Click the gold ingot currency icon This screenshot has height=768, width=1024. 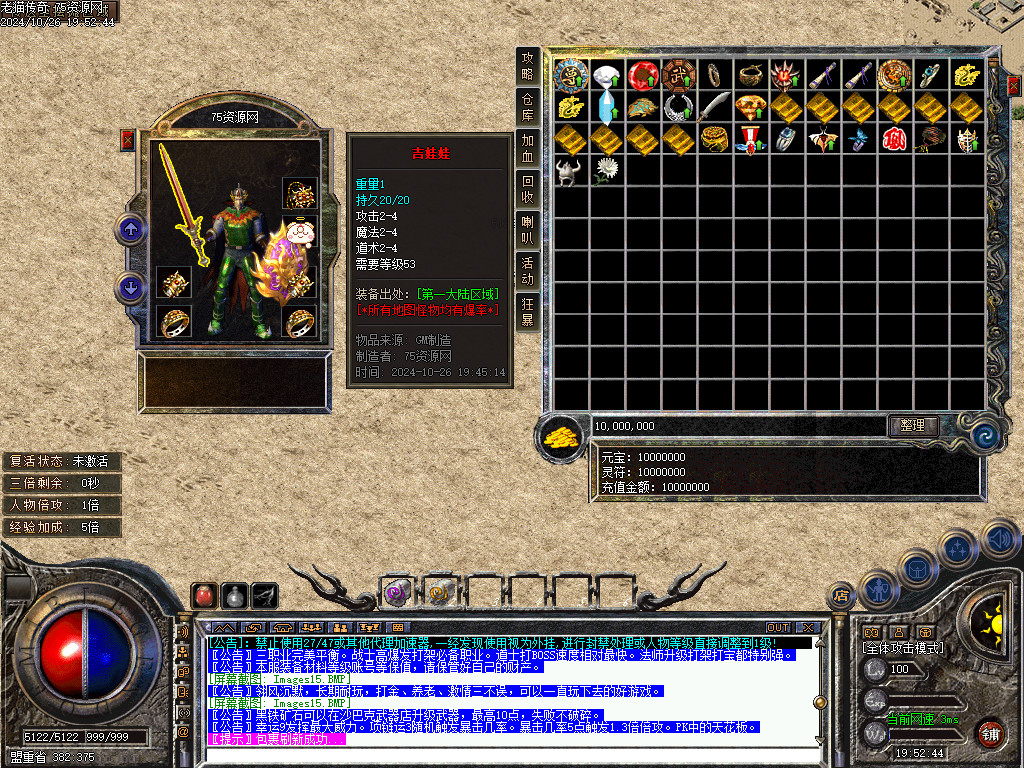[x=561, y=436]
